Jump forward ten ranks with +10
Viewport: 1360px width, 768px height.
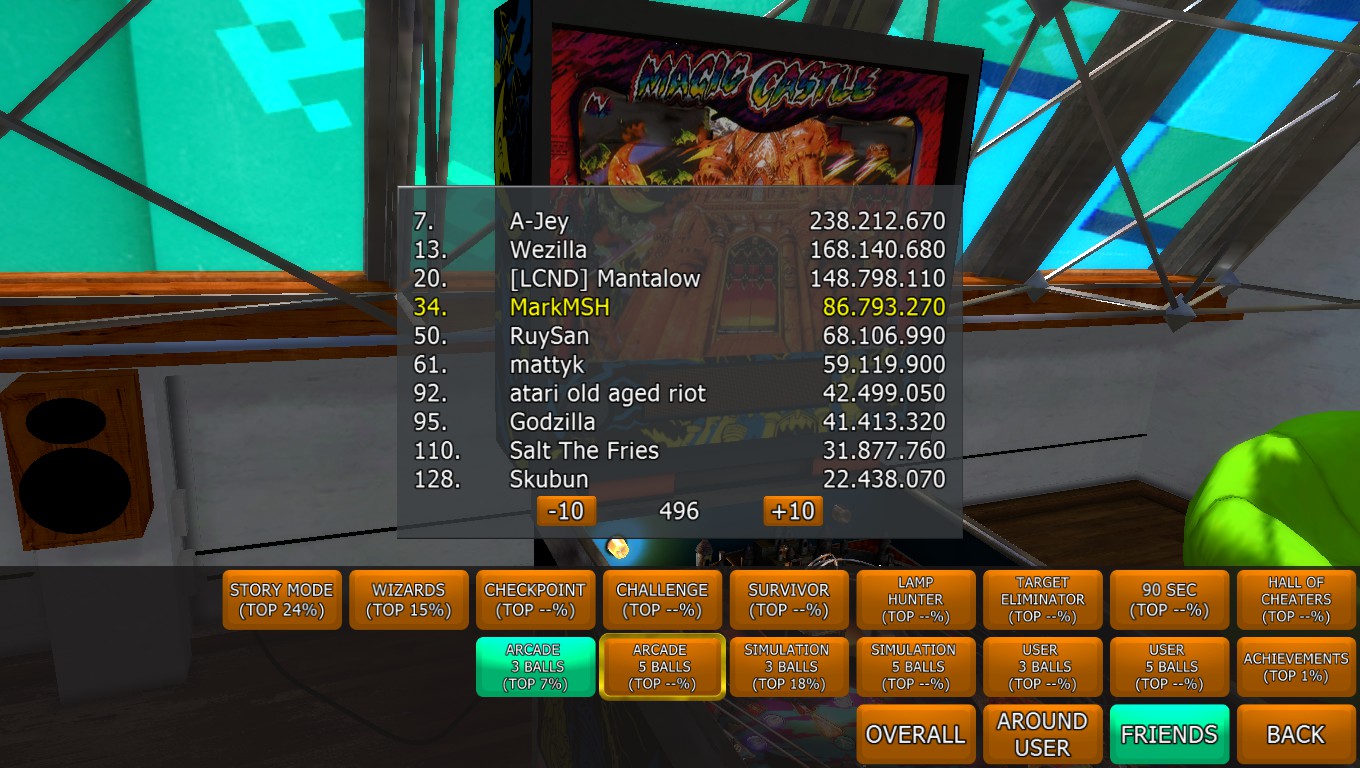tap(793, 511)
